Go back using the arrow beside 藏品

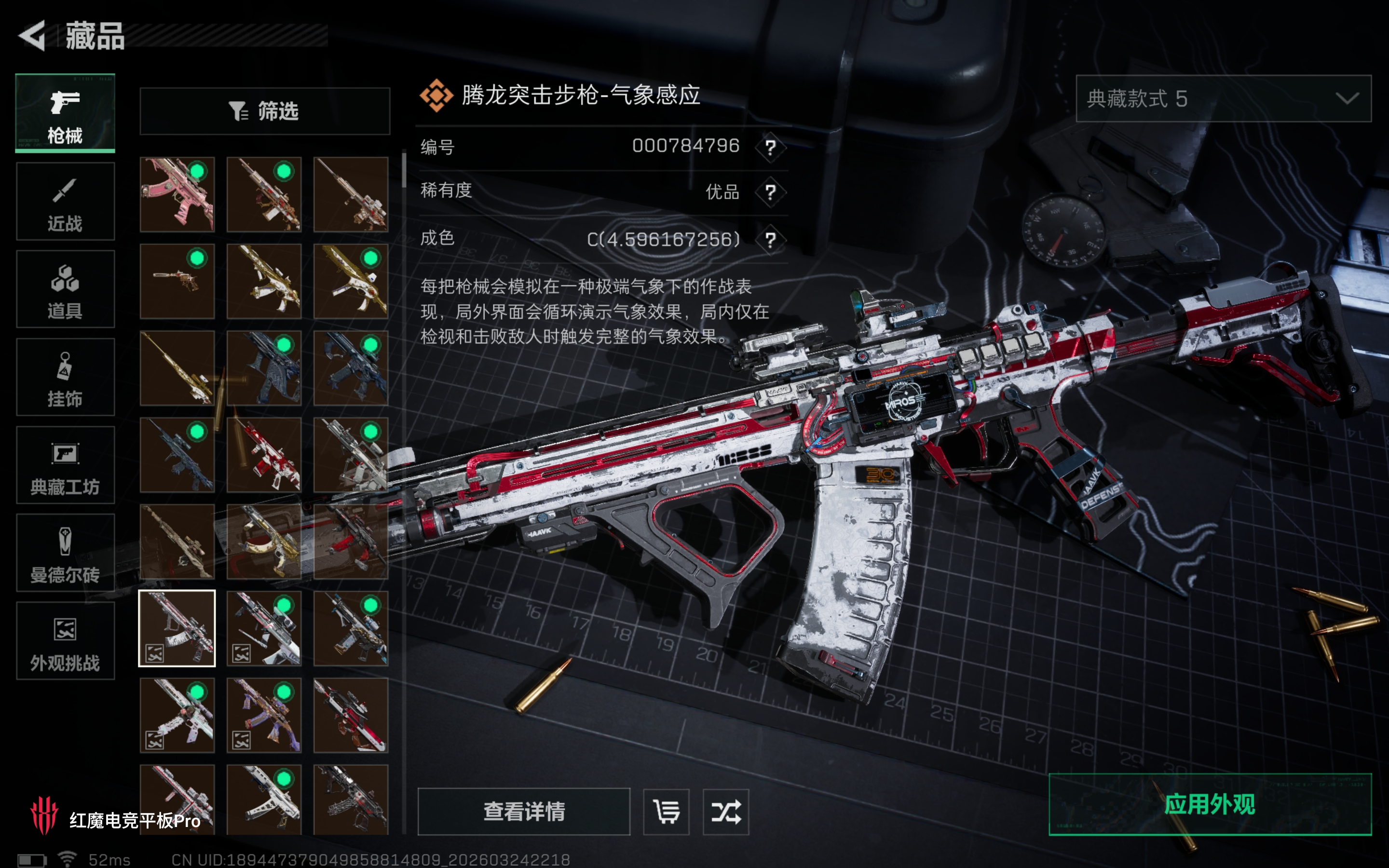(33, 36)
